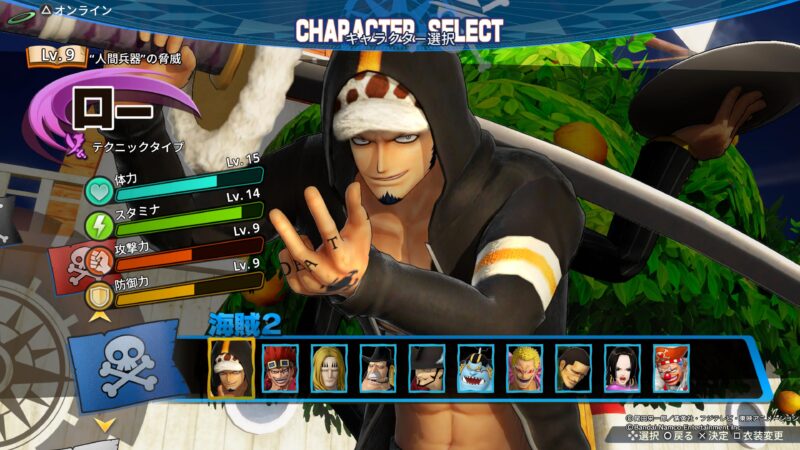
Task: Choose Mihawk's portrait beside blue Jinbe
Action: click(x=427, y=368)
